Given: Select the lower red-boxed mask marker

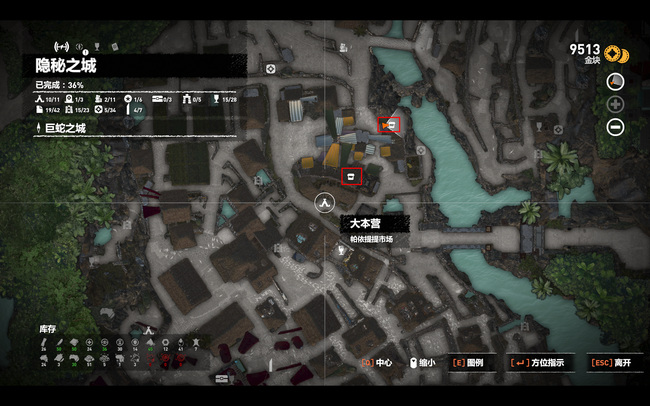Looking at the screenshot, I should click(350, 177).
